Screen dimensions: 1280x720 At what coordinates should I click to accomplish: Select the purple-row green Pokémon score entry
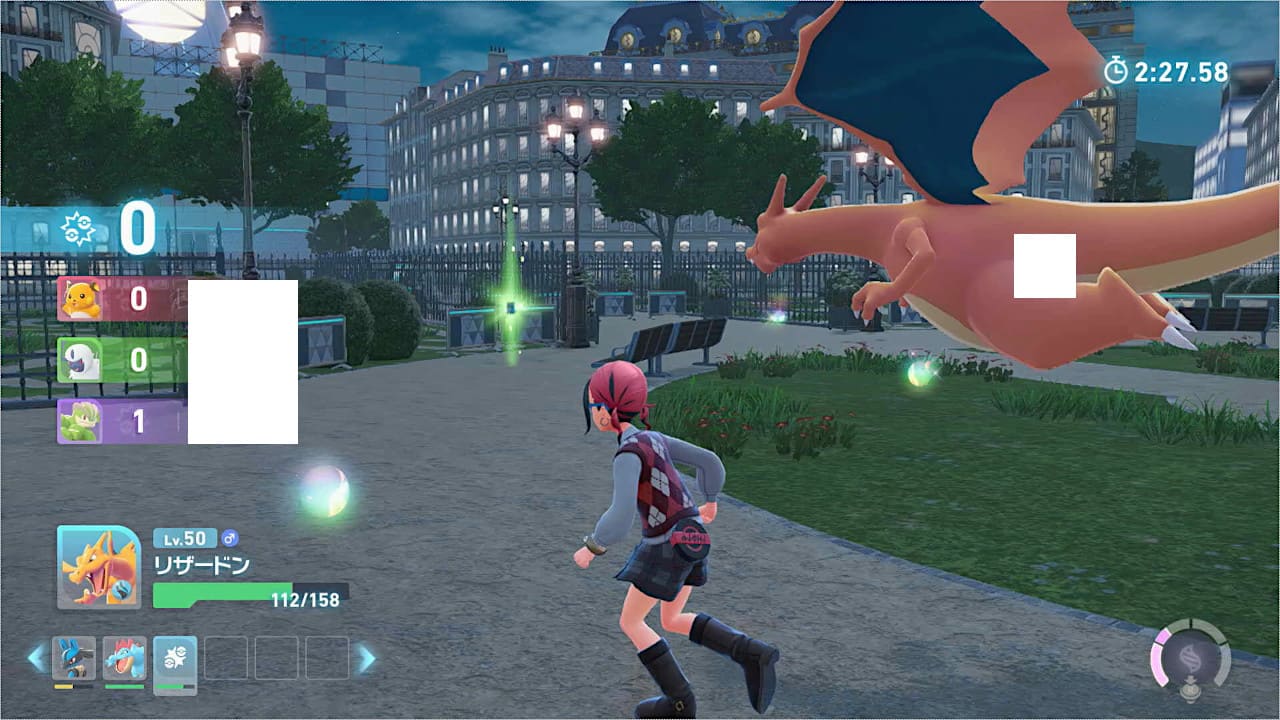point(122,421)
